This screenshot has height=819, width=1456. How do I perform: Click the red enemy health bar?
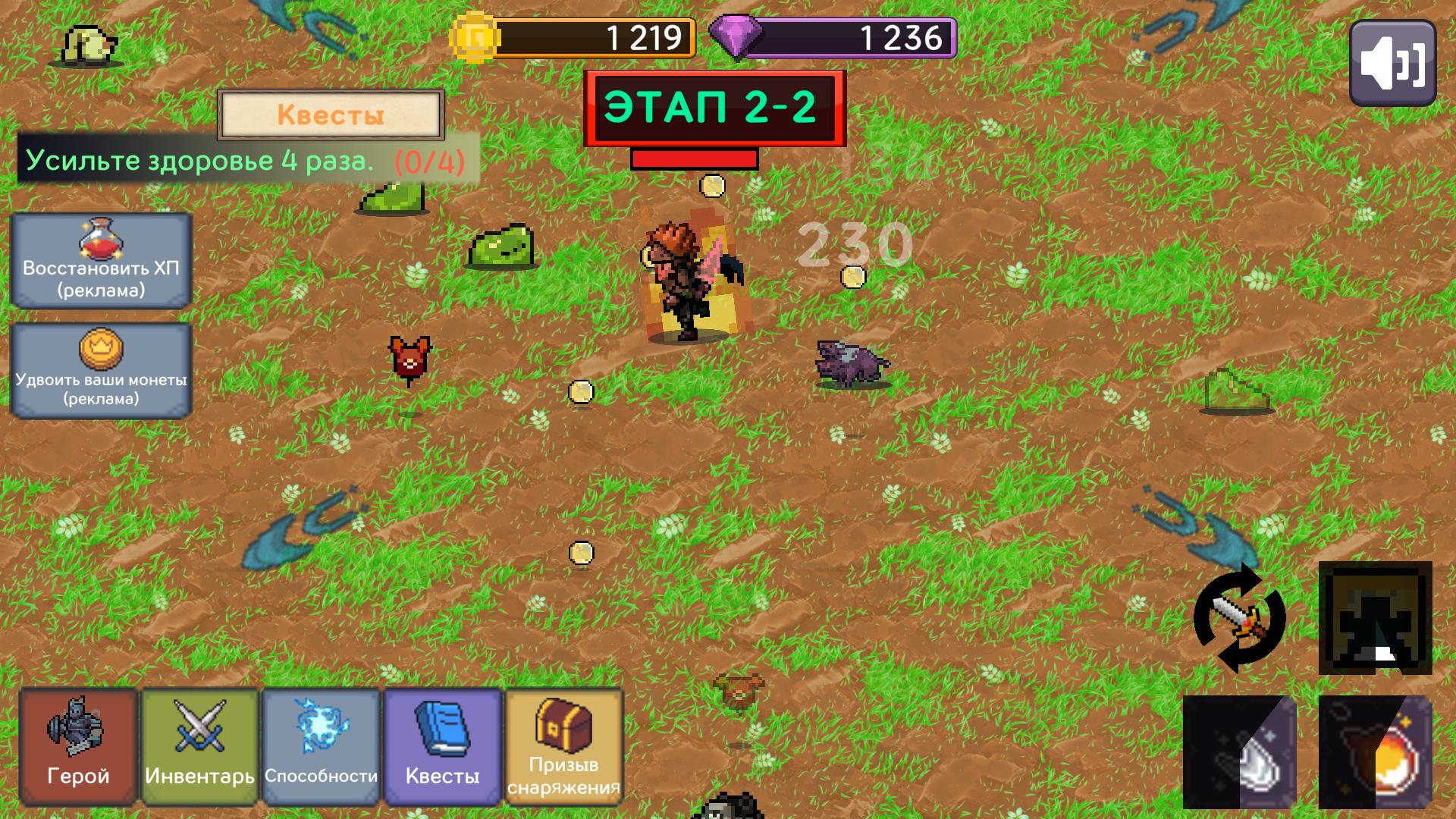click(x=694, y=158)
